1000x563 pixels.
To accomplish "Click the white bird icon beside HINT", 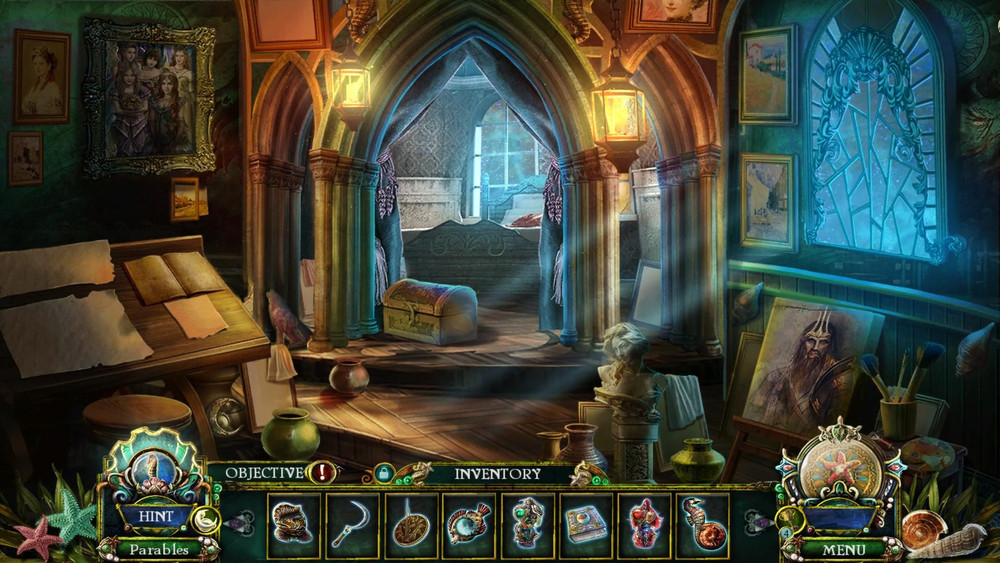I will pos(207,518).
